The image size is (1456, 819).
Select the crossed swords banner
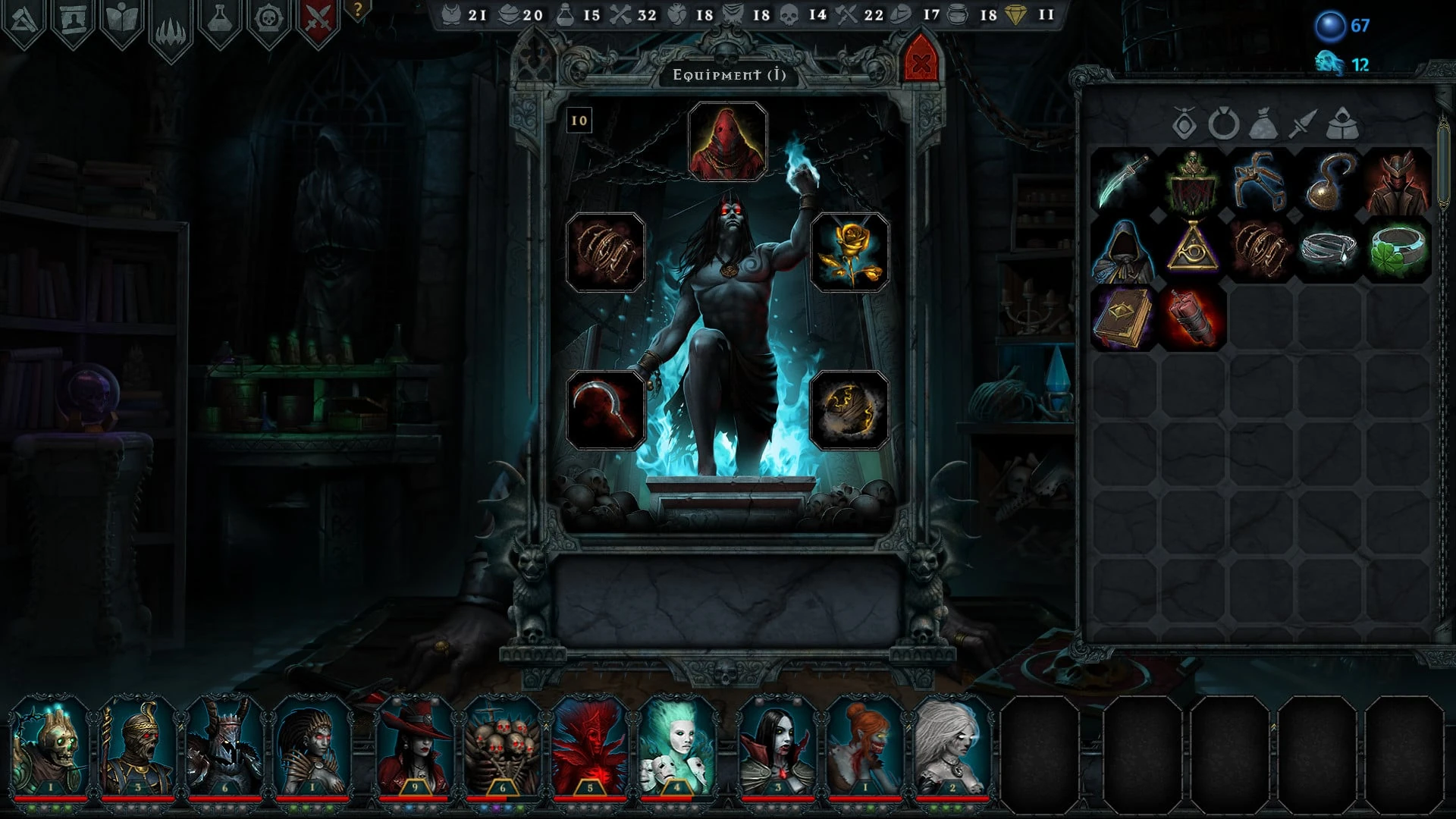318,20
